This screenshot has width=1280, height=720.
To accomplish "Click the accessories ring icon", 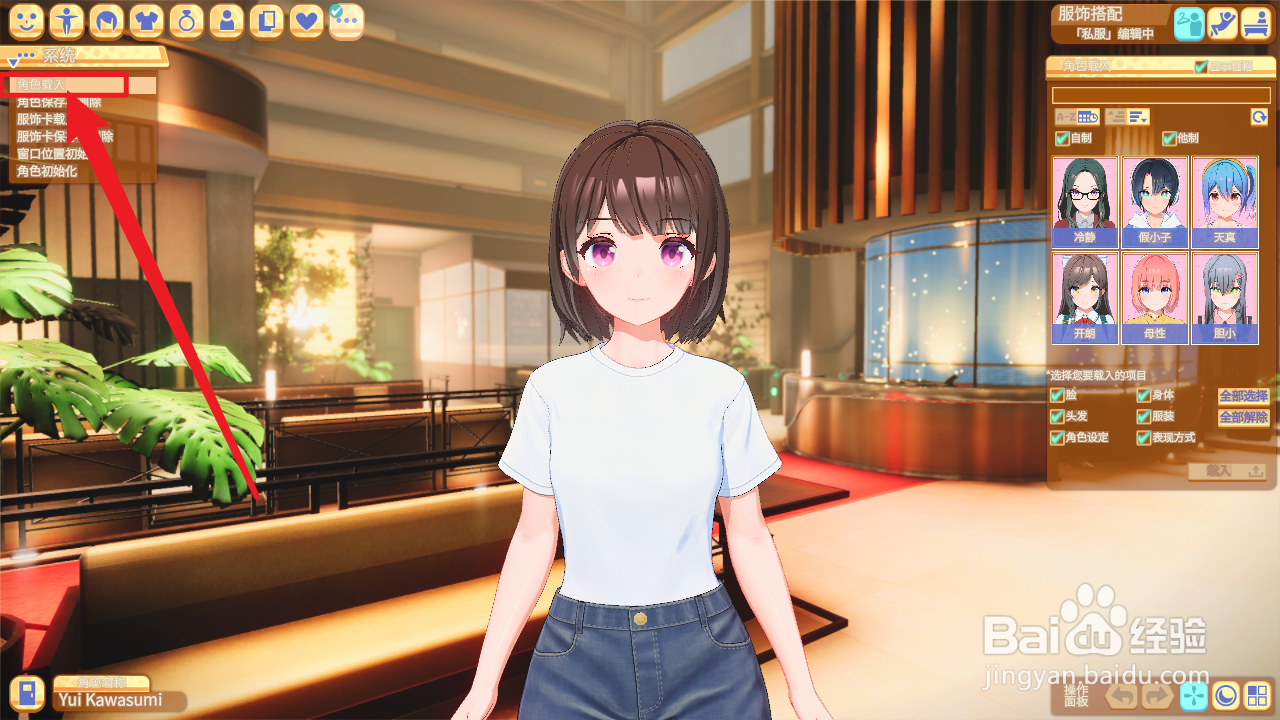I will coord(185,20).
